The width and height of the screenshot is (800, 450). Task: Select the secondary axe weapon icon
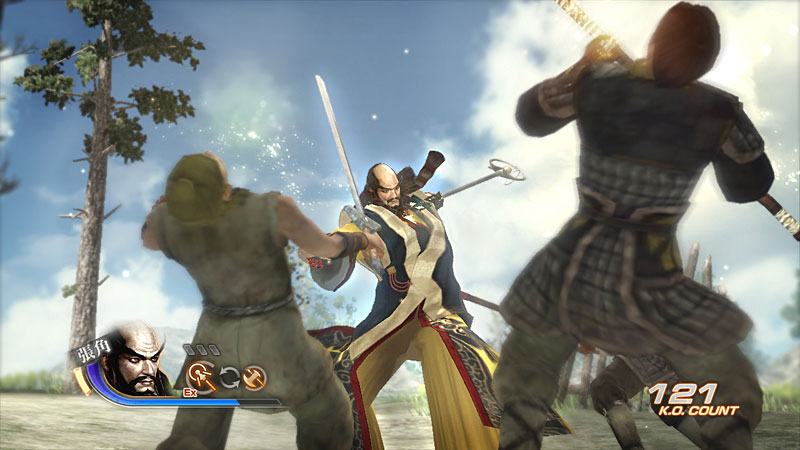click(x=255, y=376)
